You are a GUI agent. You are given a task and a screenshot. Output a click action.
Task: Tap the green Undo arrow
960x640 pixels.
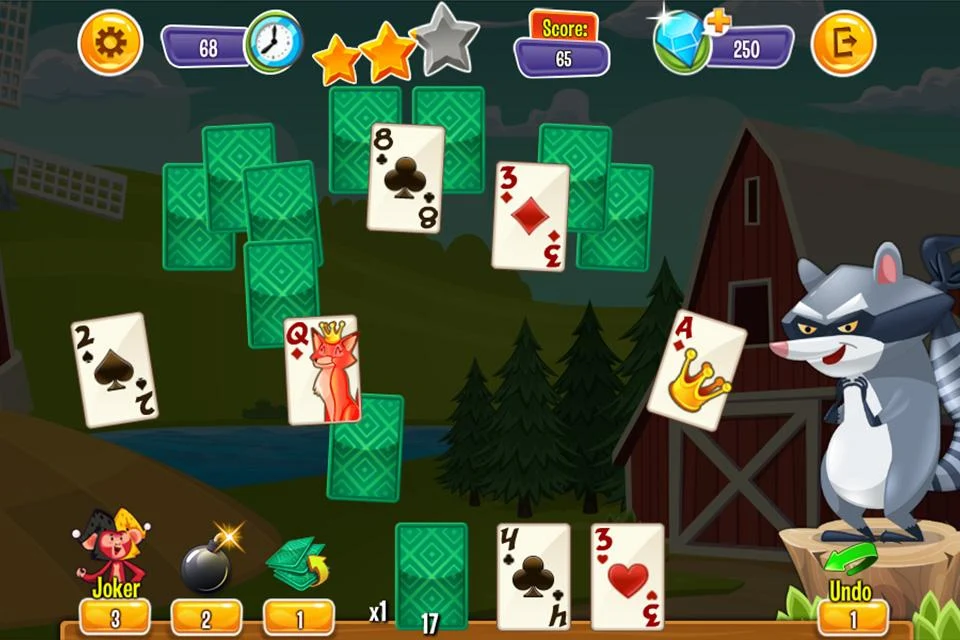click(851, 558)
